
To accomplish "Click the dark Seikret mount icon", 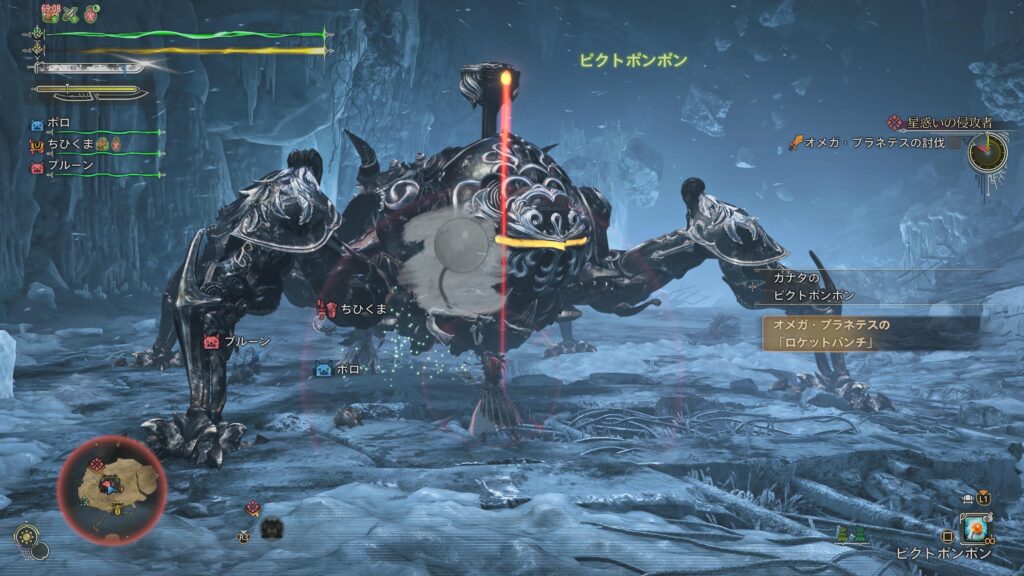I will click(271, 527).
